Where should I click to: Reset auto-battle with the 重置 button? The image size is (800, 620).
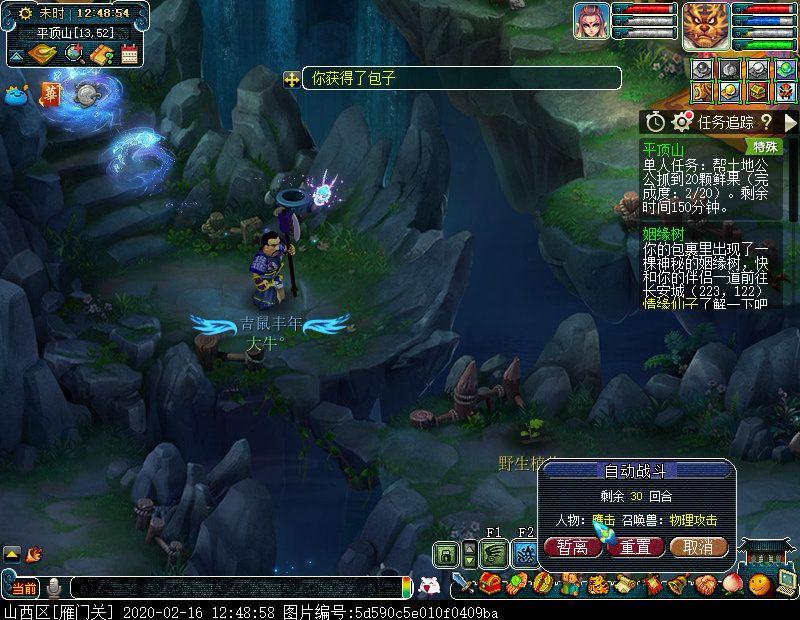click(x=635, y=547)
